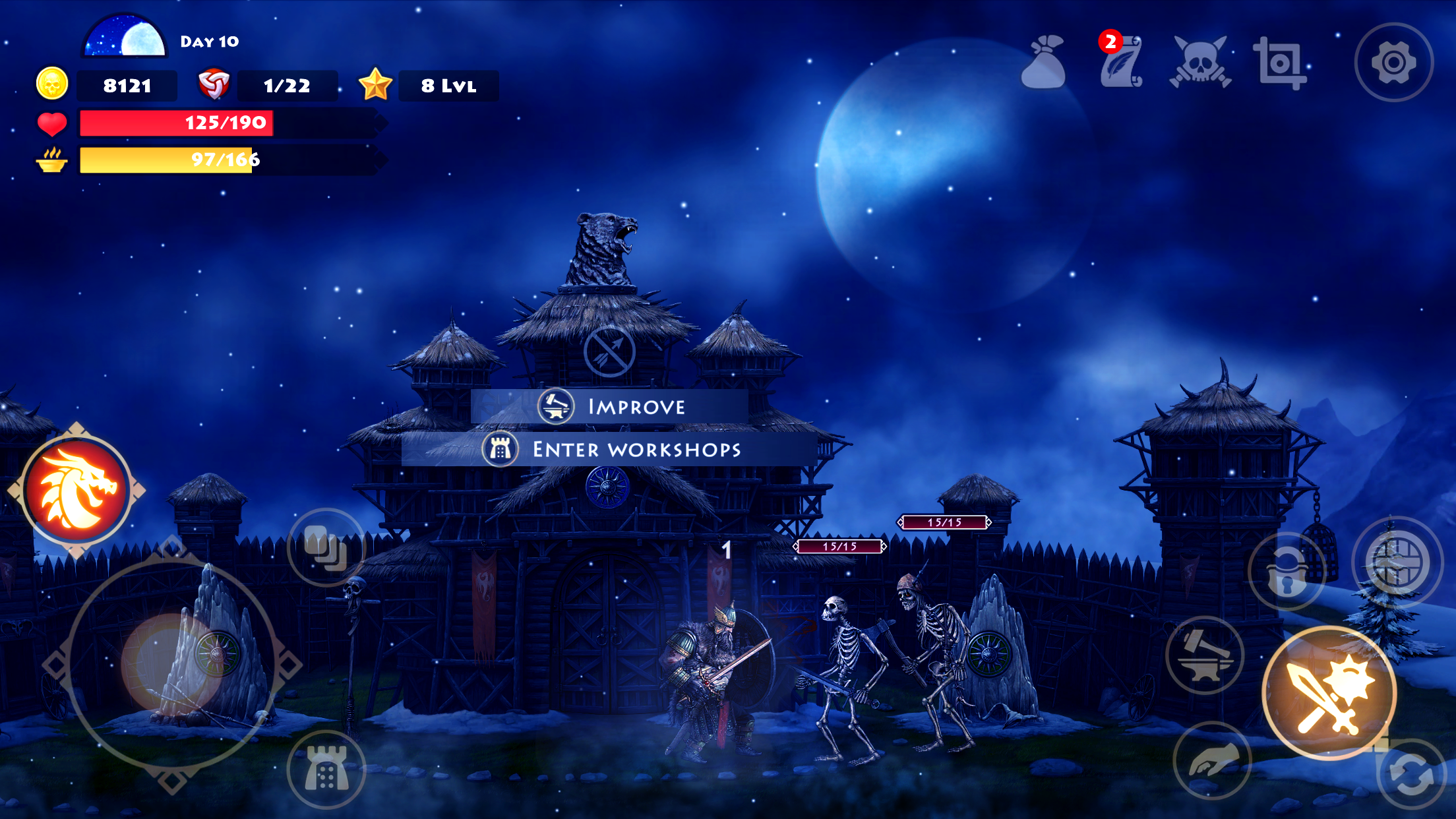Tap the virtual movement joystick
Image resolution: width=1456 pixels, height=819 pixels.
pyautogui.click(x=171, y=664)
